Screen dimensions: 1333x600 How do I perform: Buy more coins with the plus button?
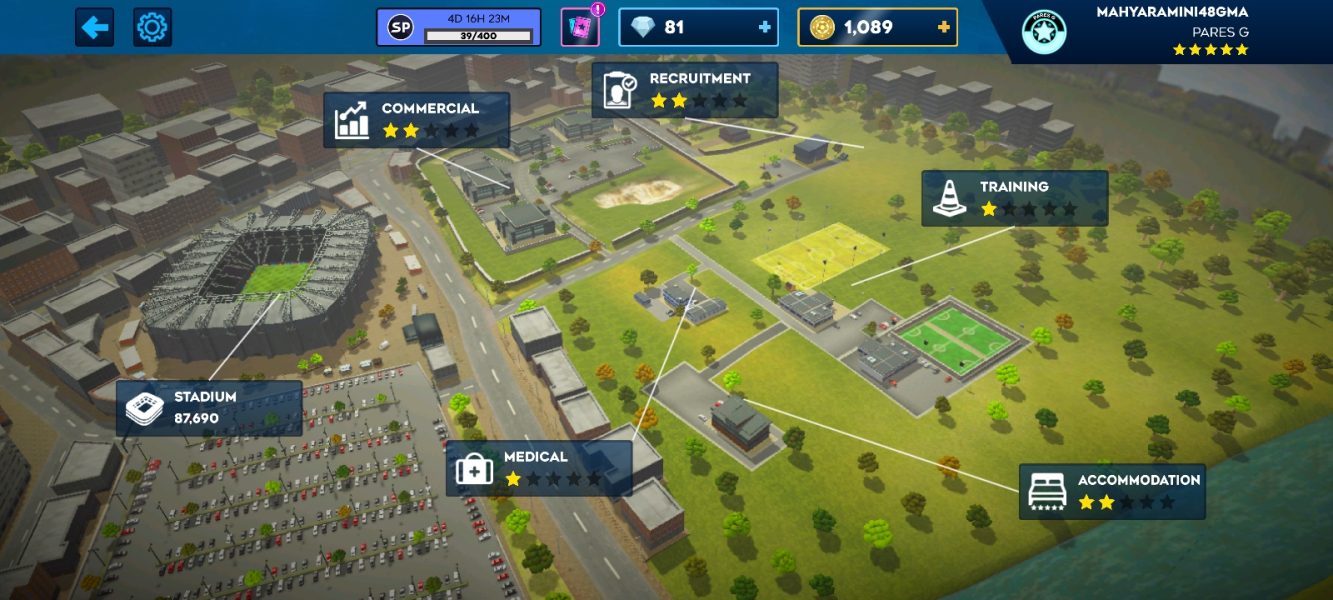[943, 27]
